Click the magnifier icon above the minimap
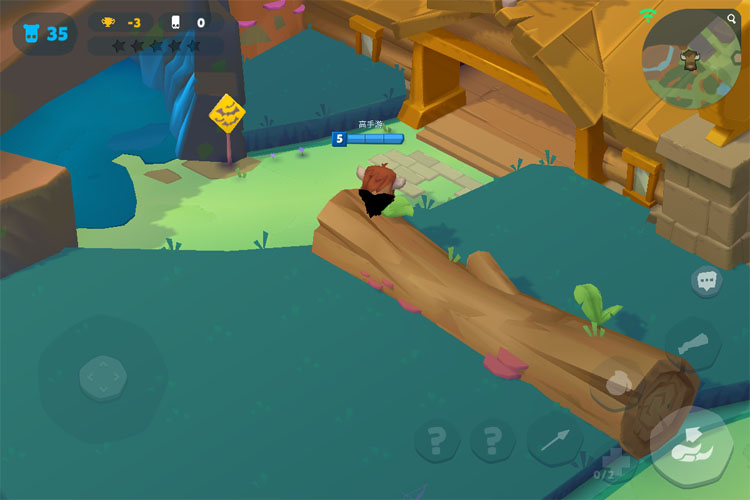Viewport: 750px width, 500px height. pos(732,19)
